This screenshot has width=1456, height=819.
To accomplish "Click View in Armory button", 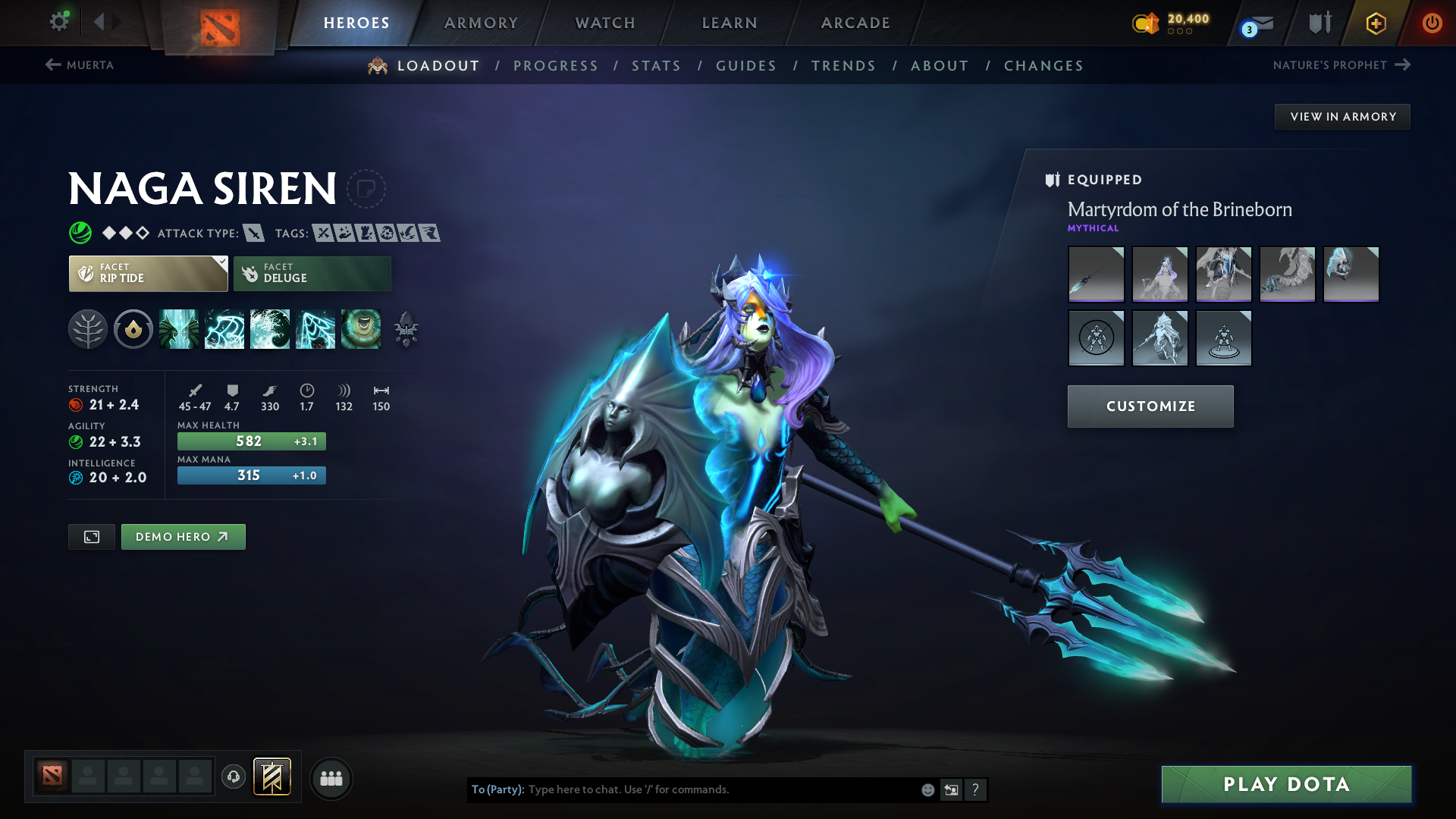I will (1342, 117).
